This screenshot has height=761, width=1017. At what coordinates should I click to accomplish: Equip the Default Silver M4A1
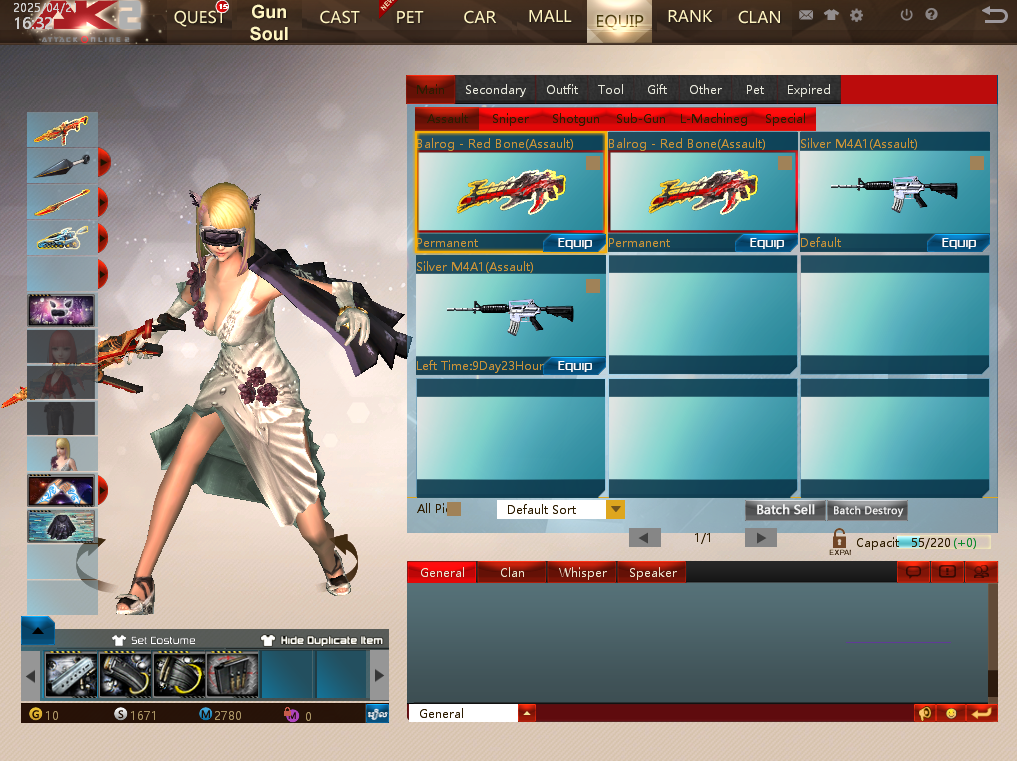pyautogui.click(x=958, y=243)
